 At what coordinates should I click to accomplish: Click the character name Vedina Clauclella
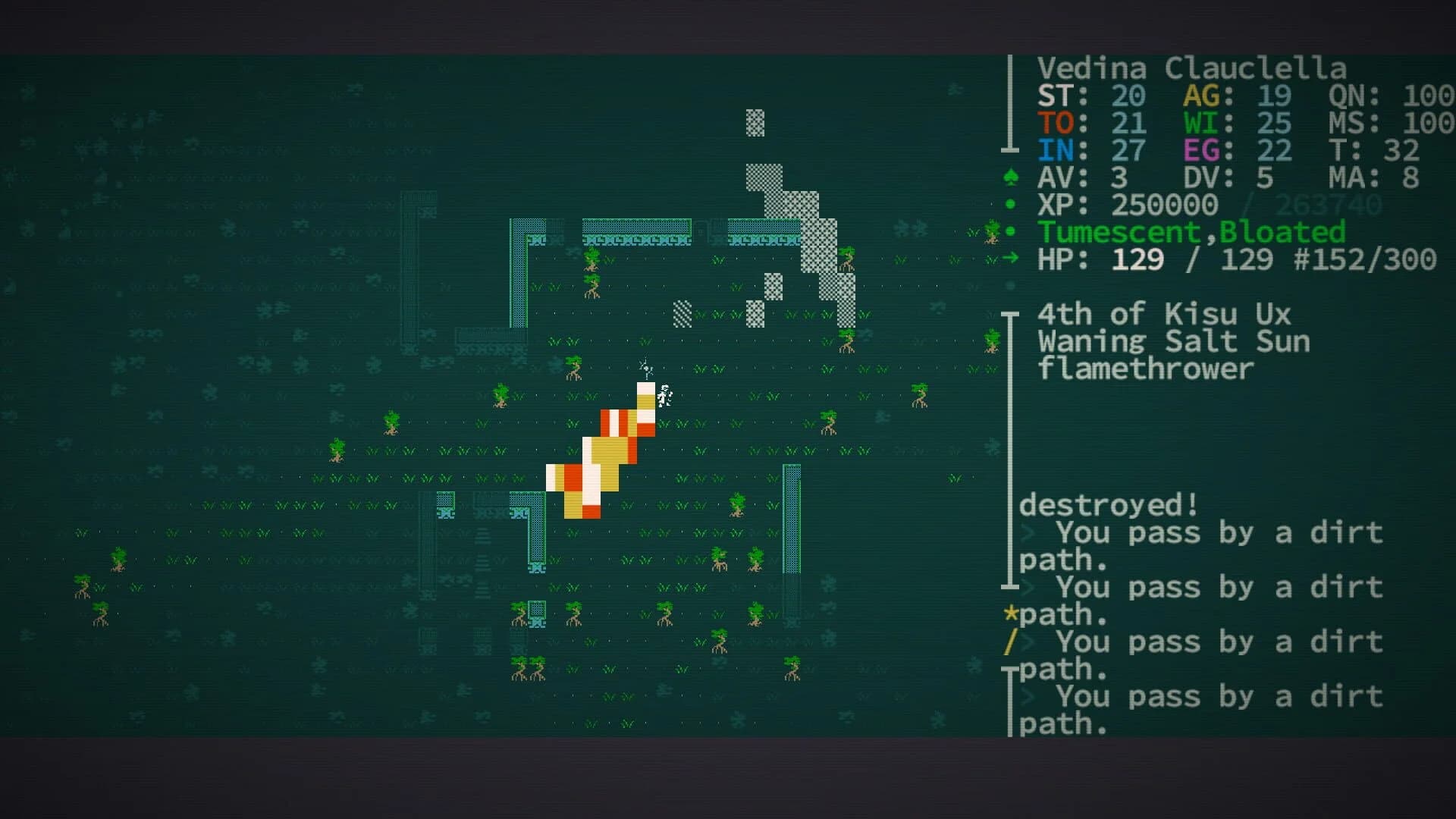click(x=1193, y=68)
